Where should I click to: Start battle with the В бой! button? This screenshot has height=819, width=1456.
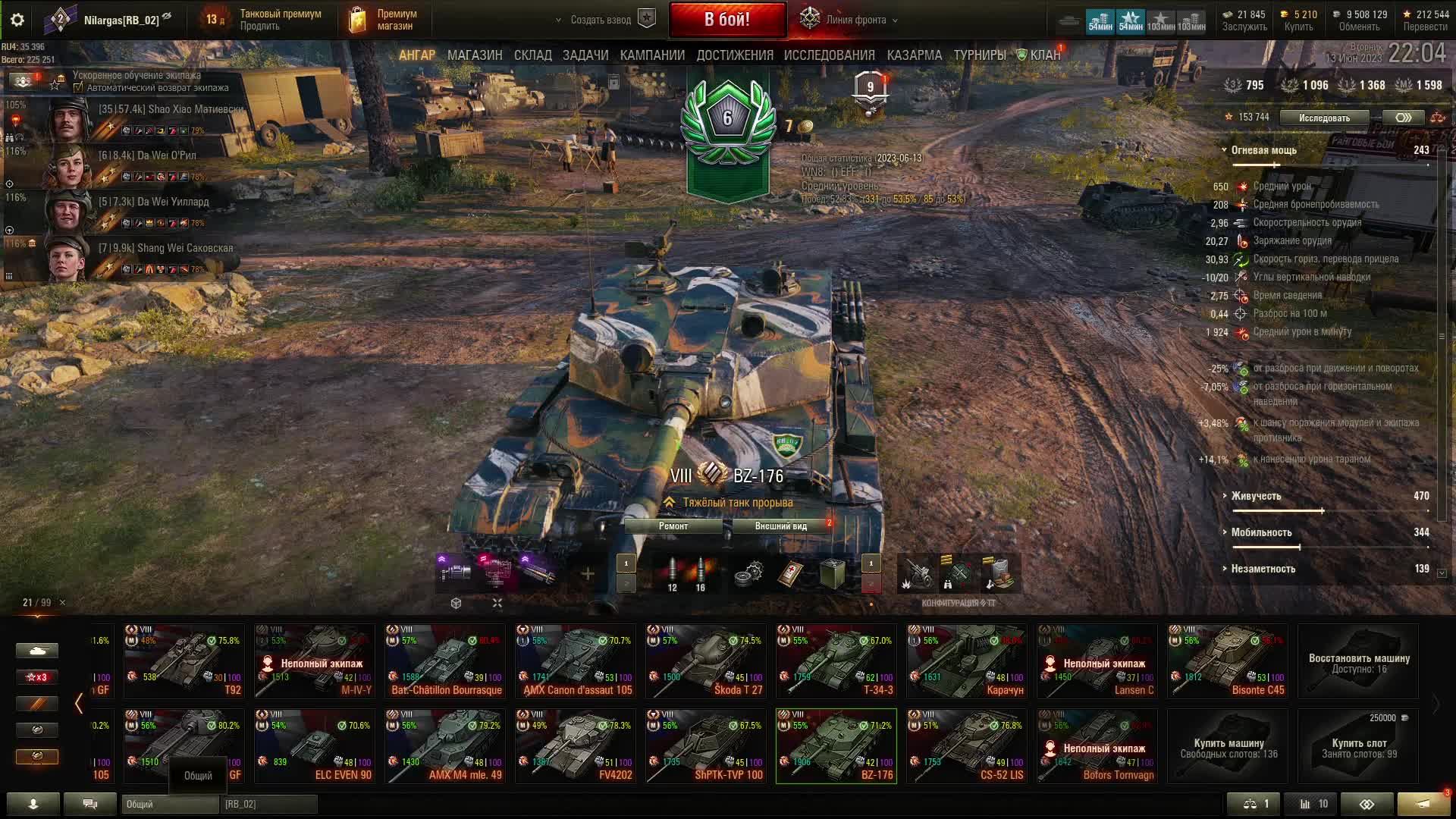[727, 20]
